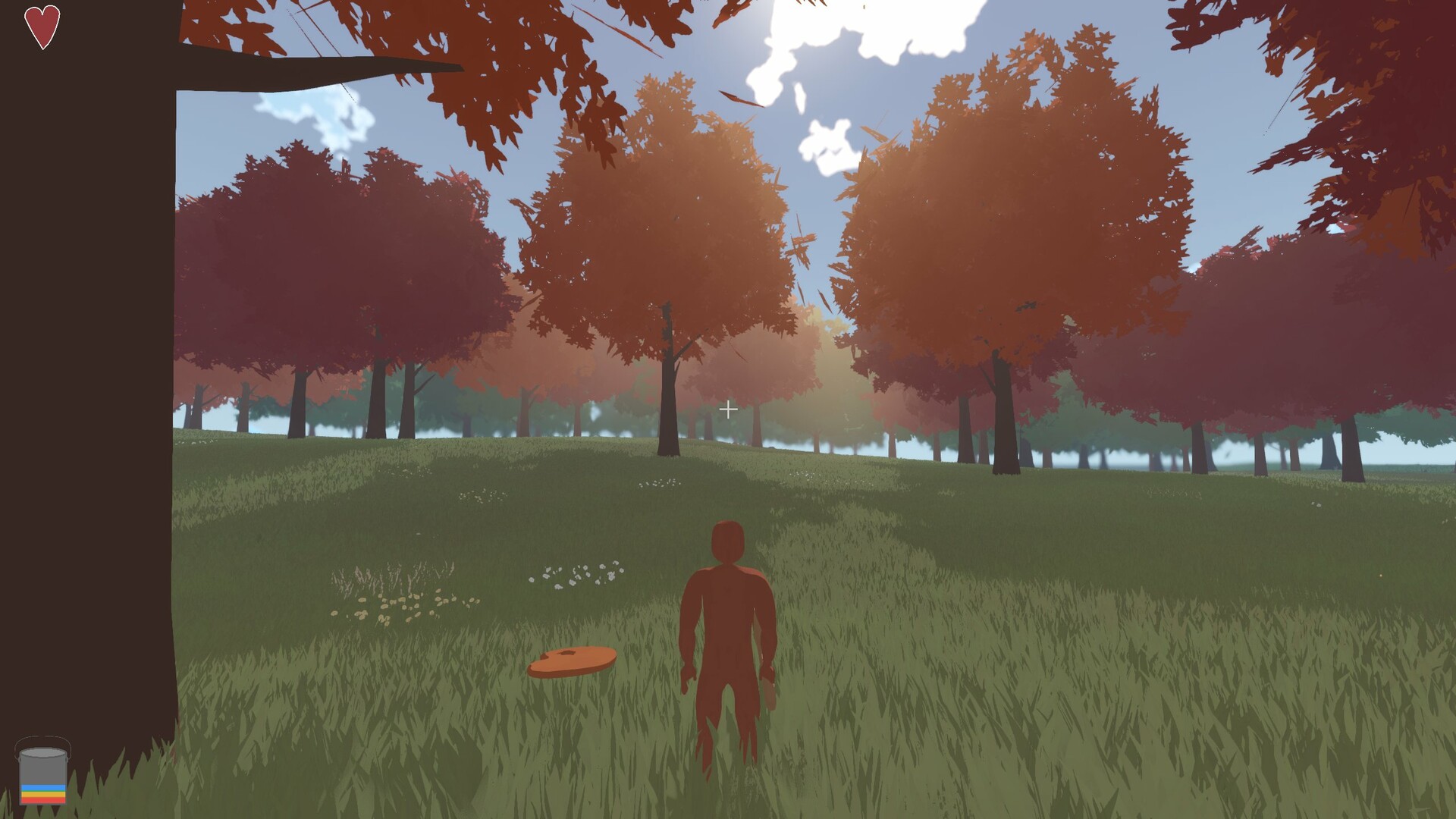Click the heart health icon

click(42, 27)
